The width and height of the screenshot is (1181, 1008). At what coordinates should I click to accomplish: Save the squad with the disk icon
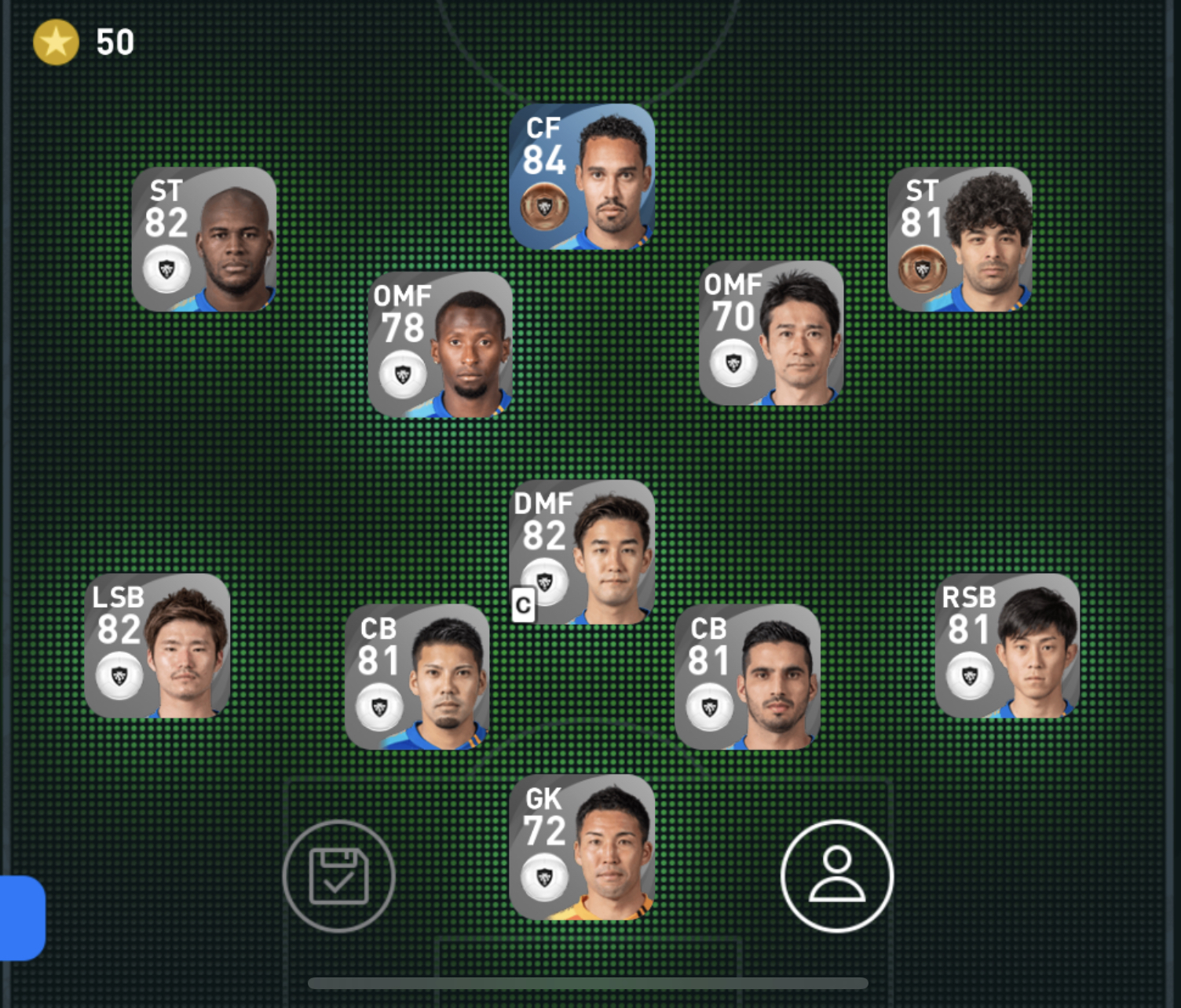coord(338,875)
